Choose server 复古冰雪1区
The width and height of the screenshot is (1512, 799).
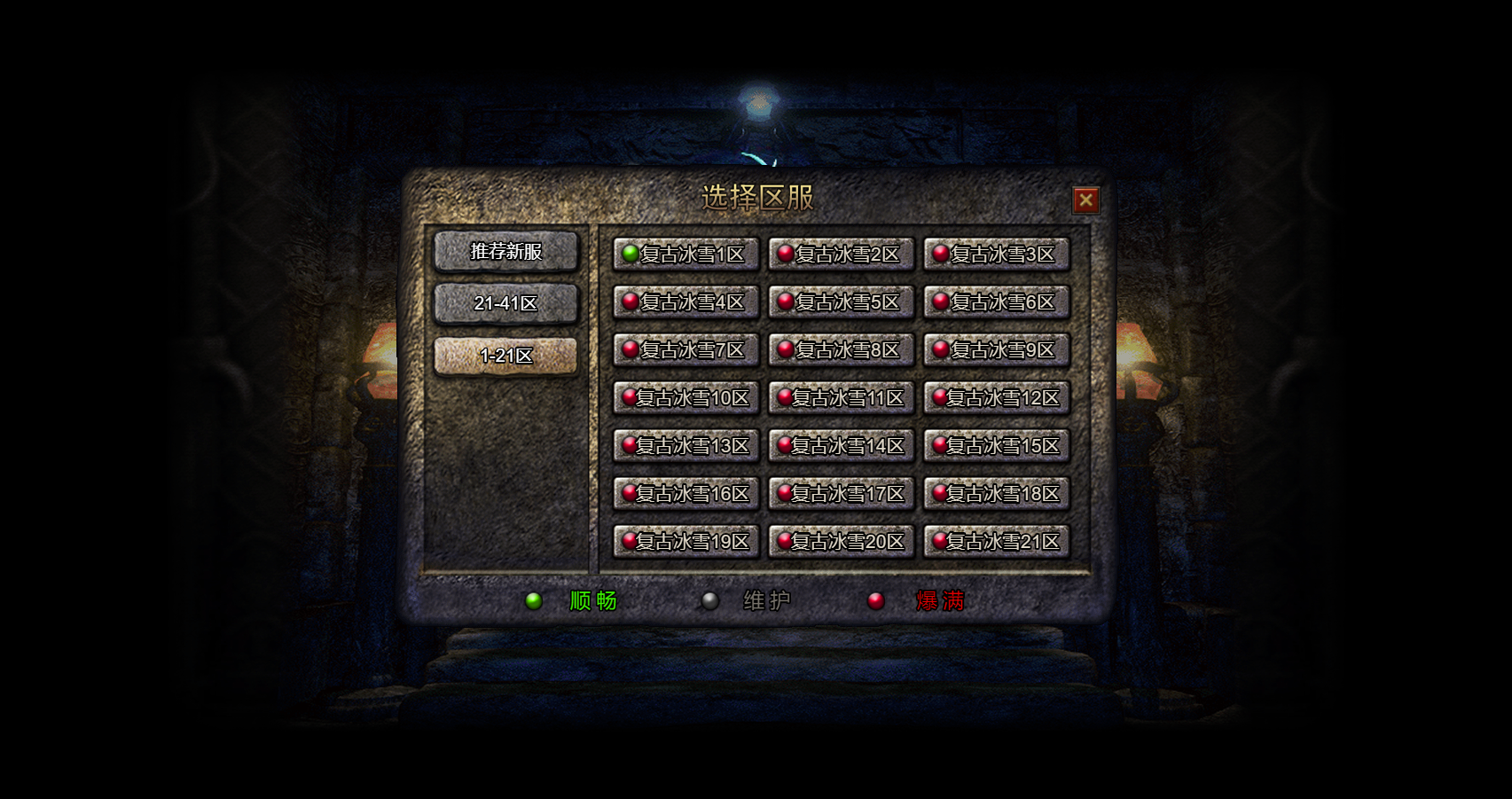coord(685,255)
